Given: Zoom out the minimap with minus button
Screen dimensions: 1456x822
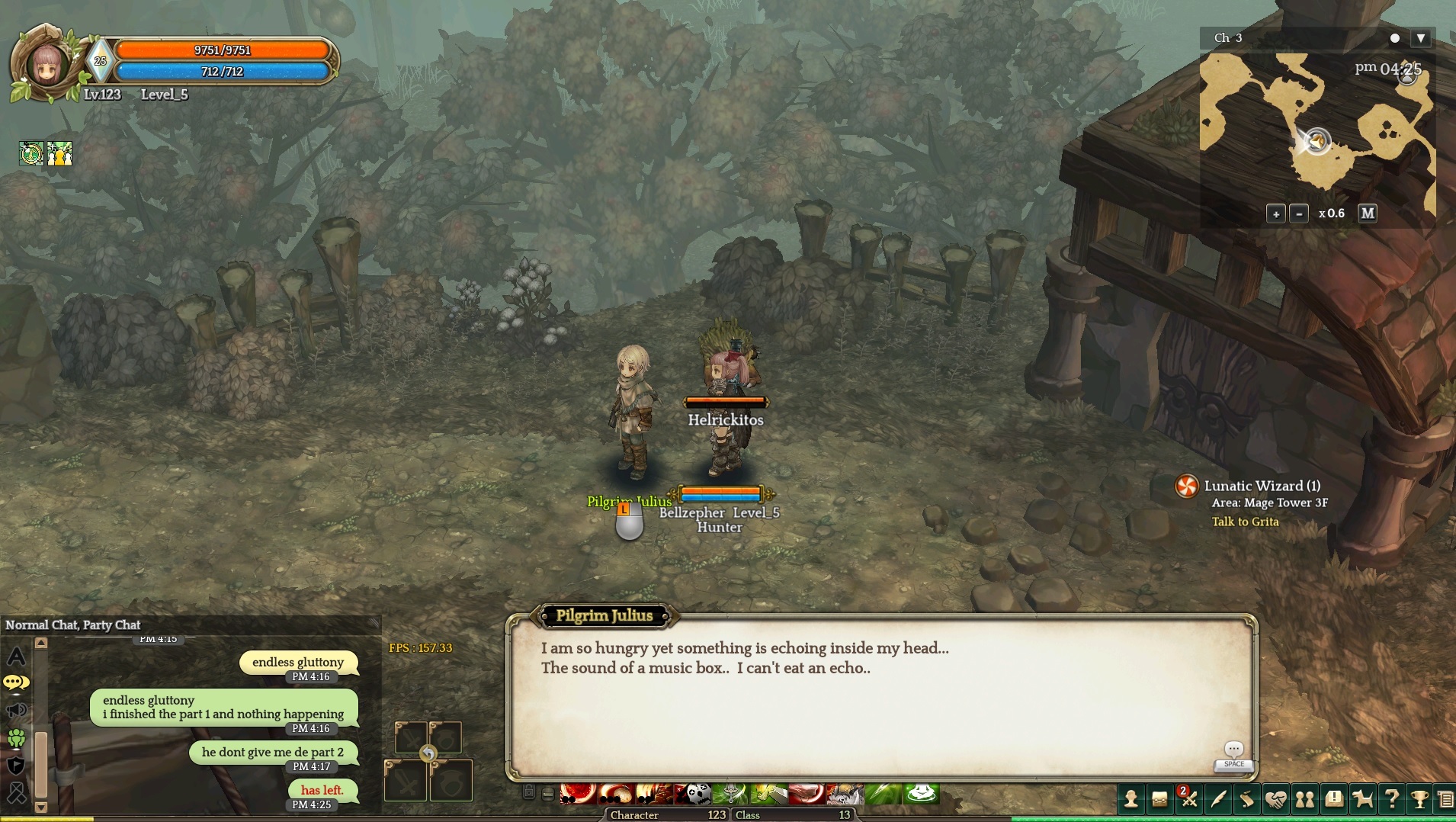Looking at the screenshot, I should 1299,214.
